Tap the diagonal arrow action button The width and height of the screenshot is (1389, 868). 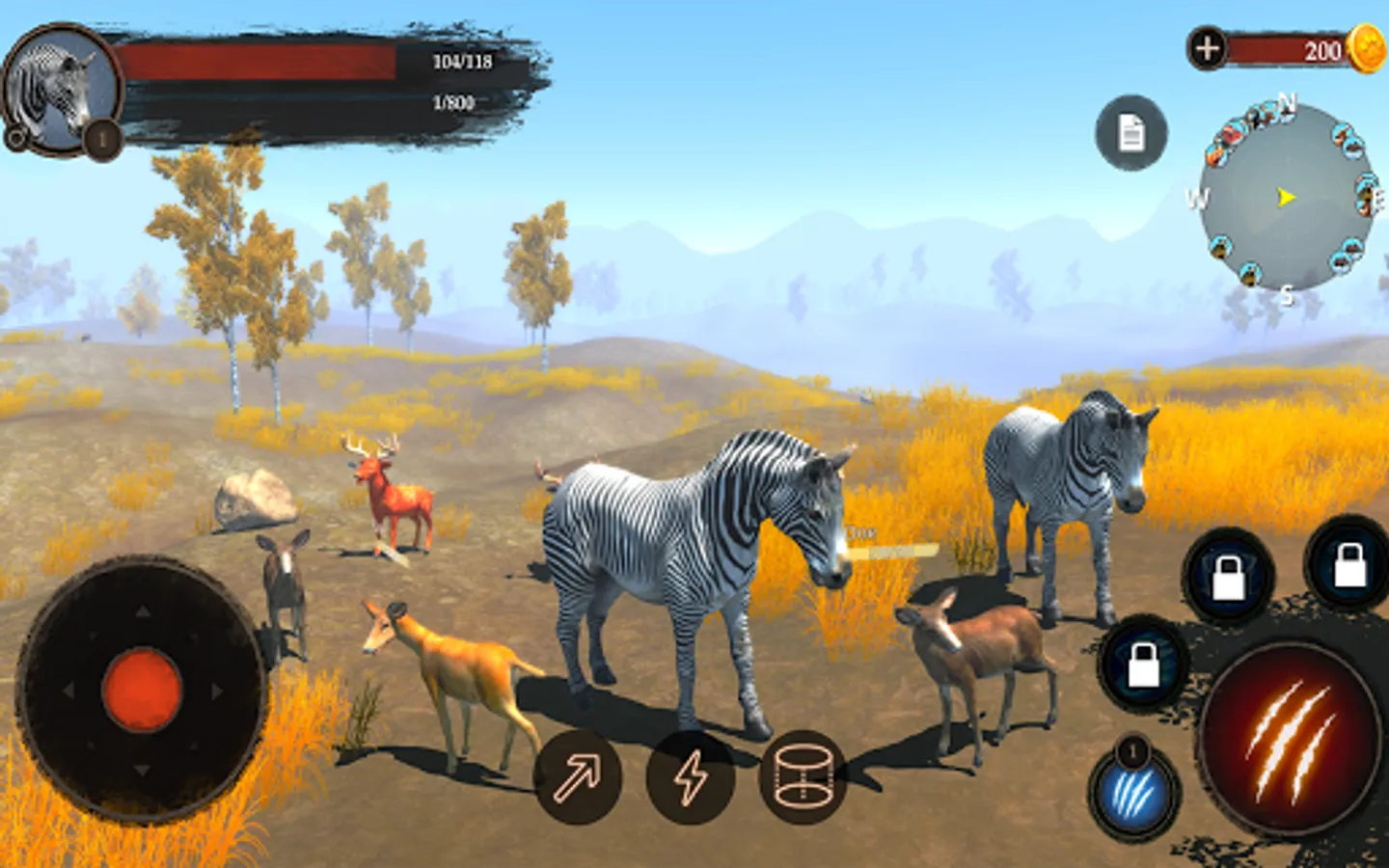578,776
